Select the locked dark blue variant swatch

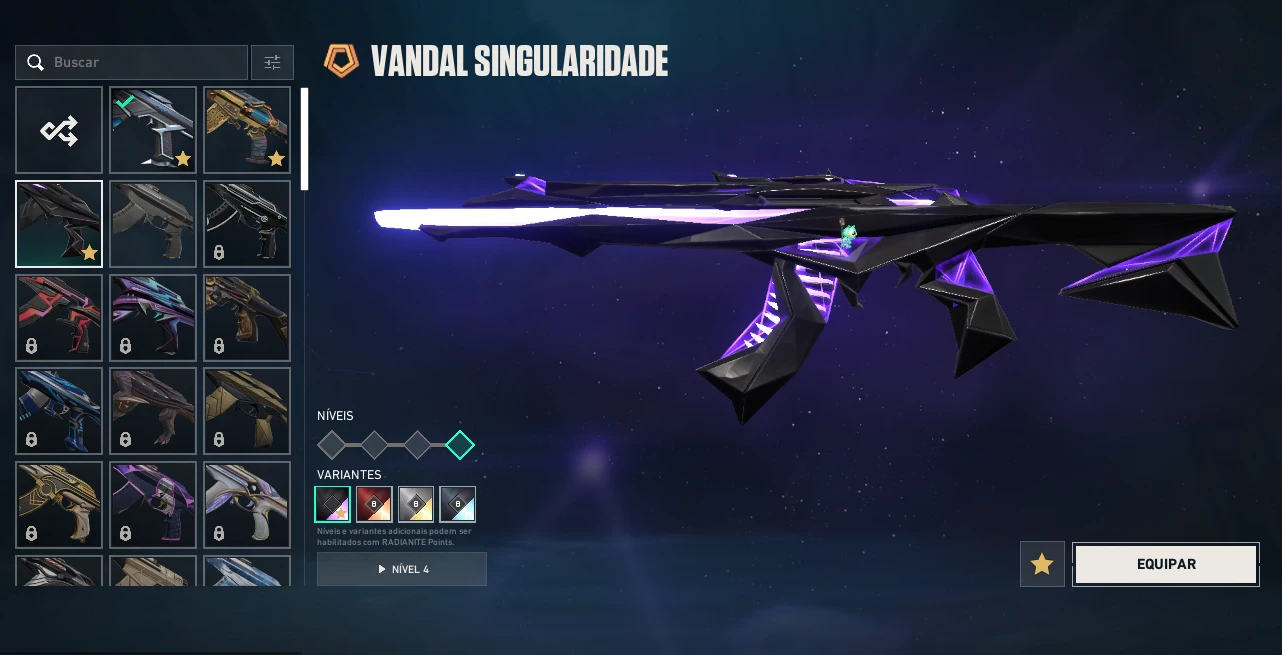tap(457, 504)
